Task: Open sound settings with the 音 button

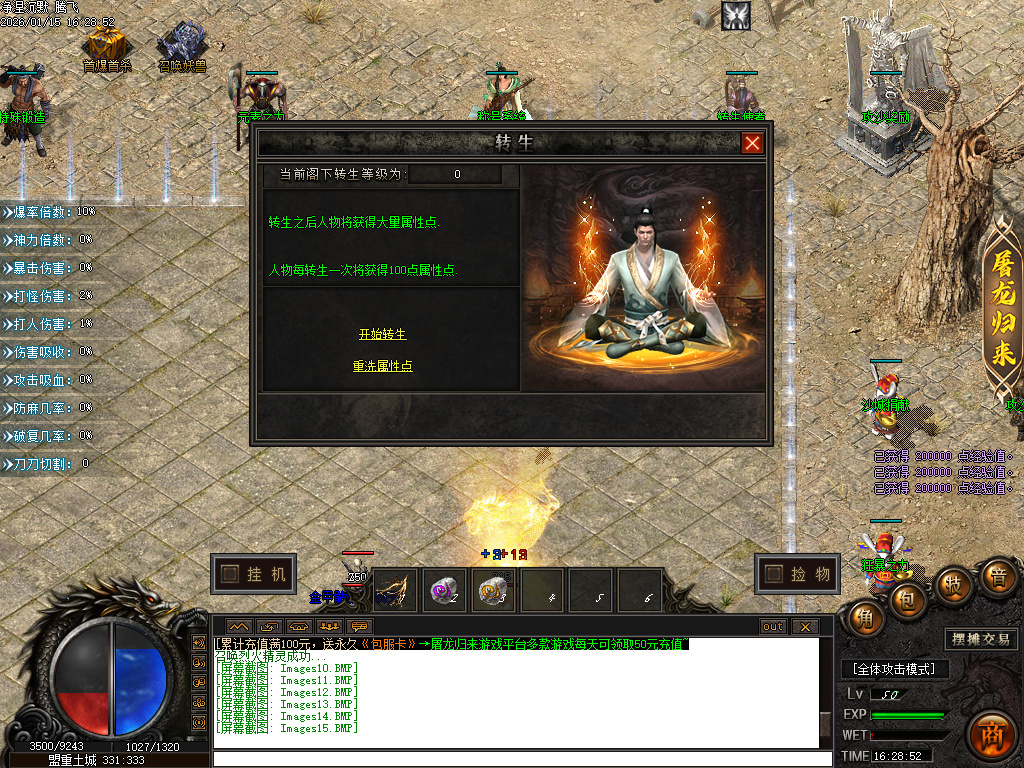Action: (x=997, y=578)
